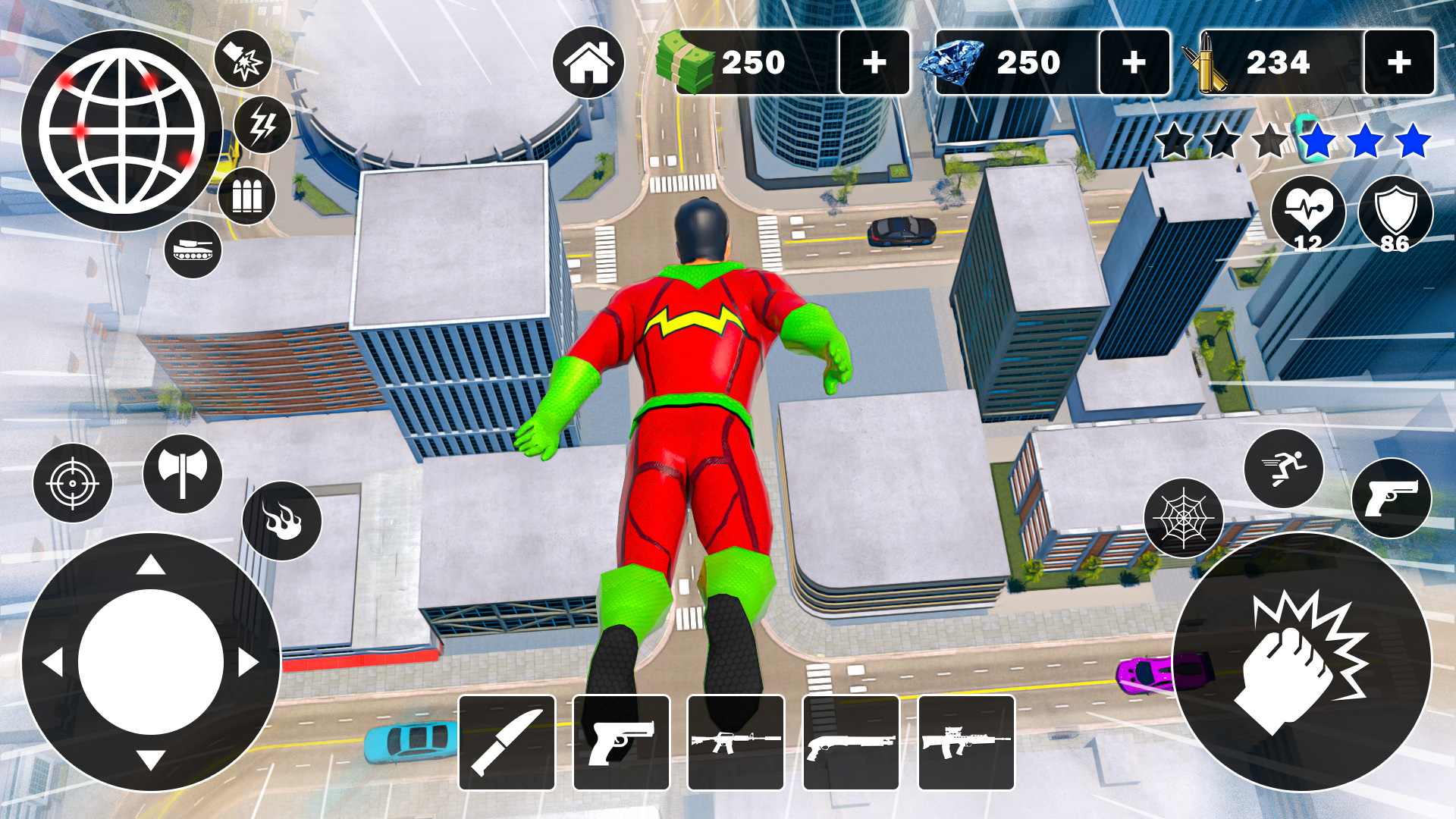
Task: Open the world map globe
Action: coord(121,129)
